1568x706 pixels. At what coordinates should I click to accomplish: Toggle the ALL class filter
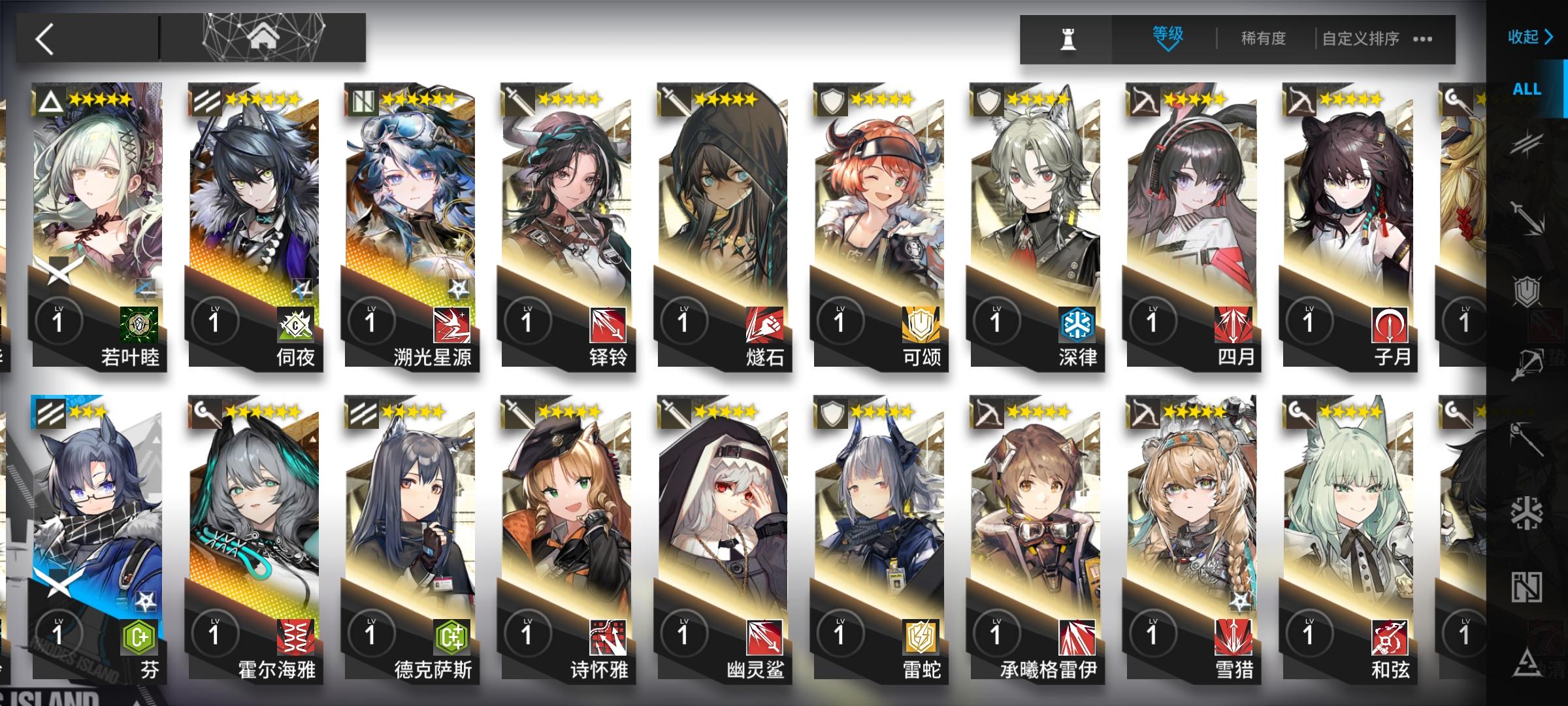(1527, 89)
